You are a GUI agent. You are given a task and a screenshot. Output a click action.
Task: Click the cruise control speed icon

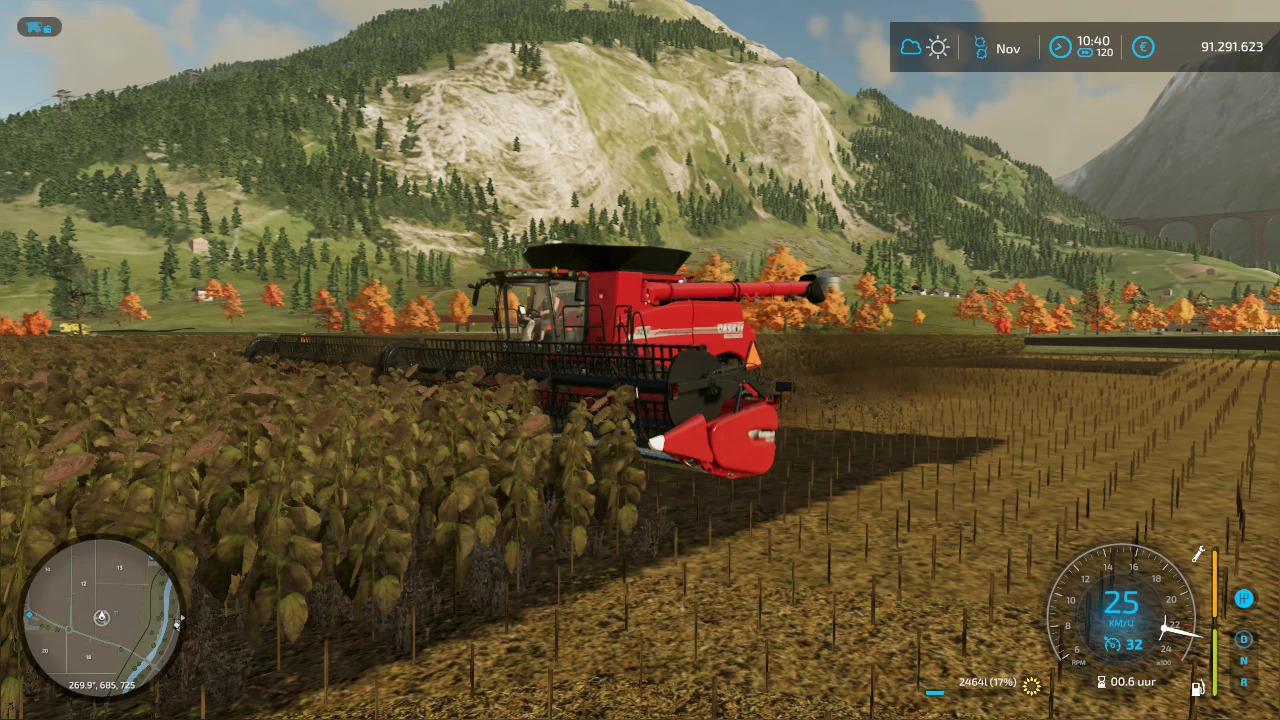coord(1112,645)
